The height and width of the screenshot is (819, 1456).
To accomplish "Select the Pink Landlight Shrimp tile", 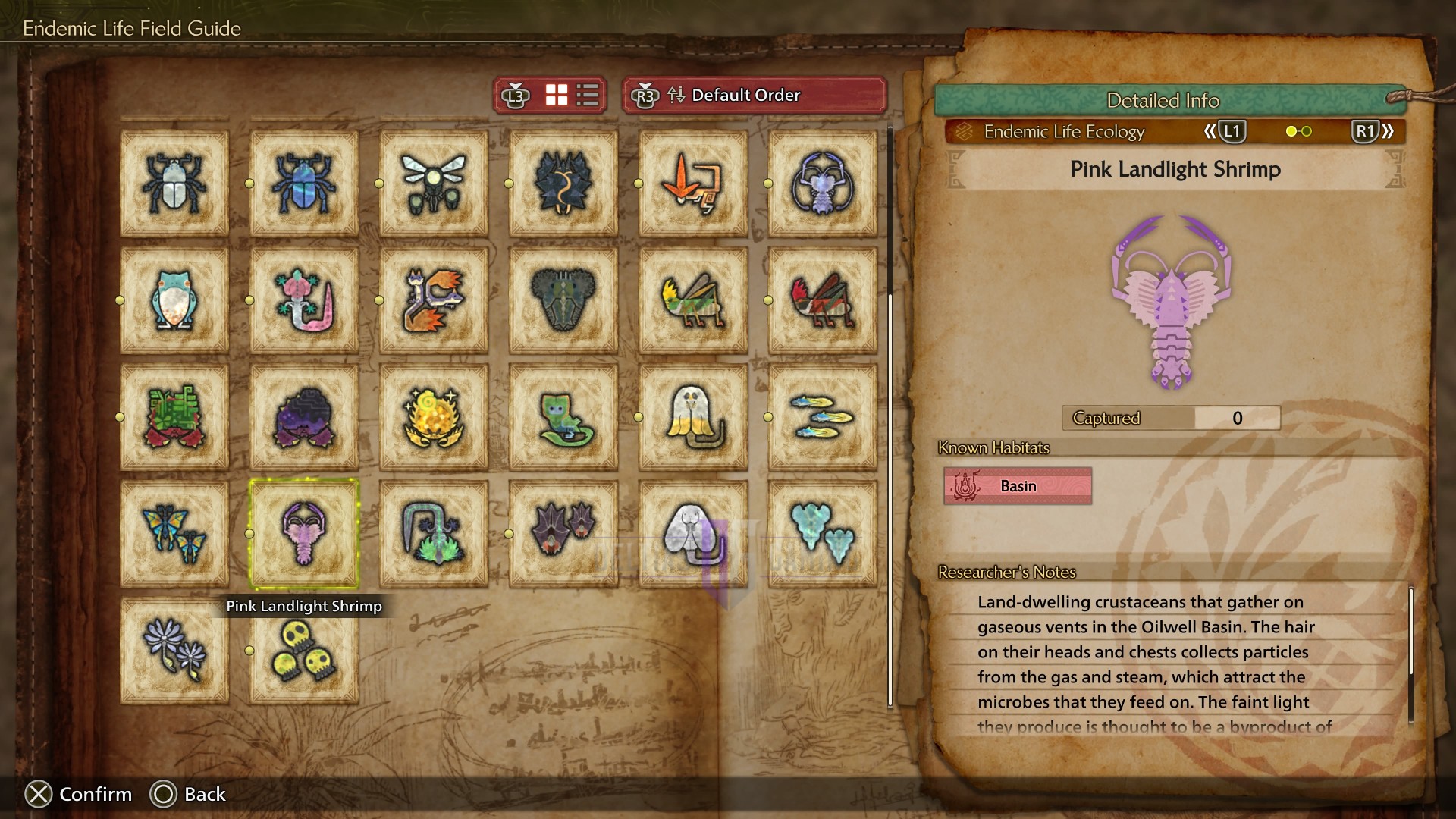I will pos(304,533).
